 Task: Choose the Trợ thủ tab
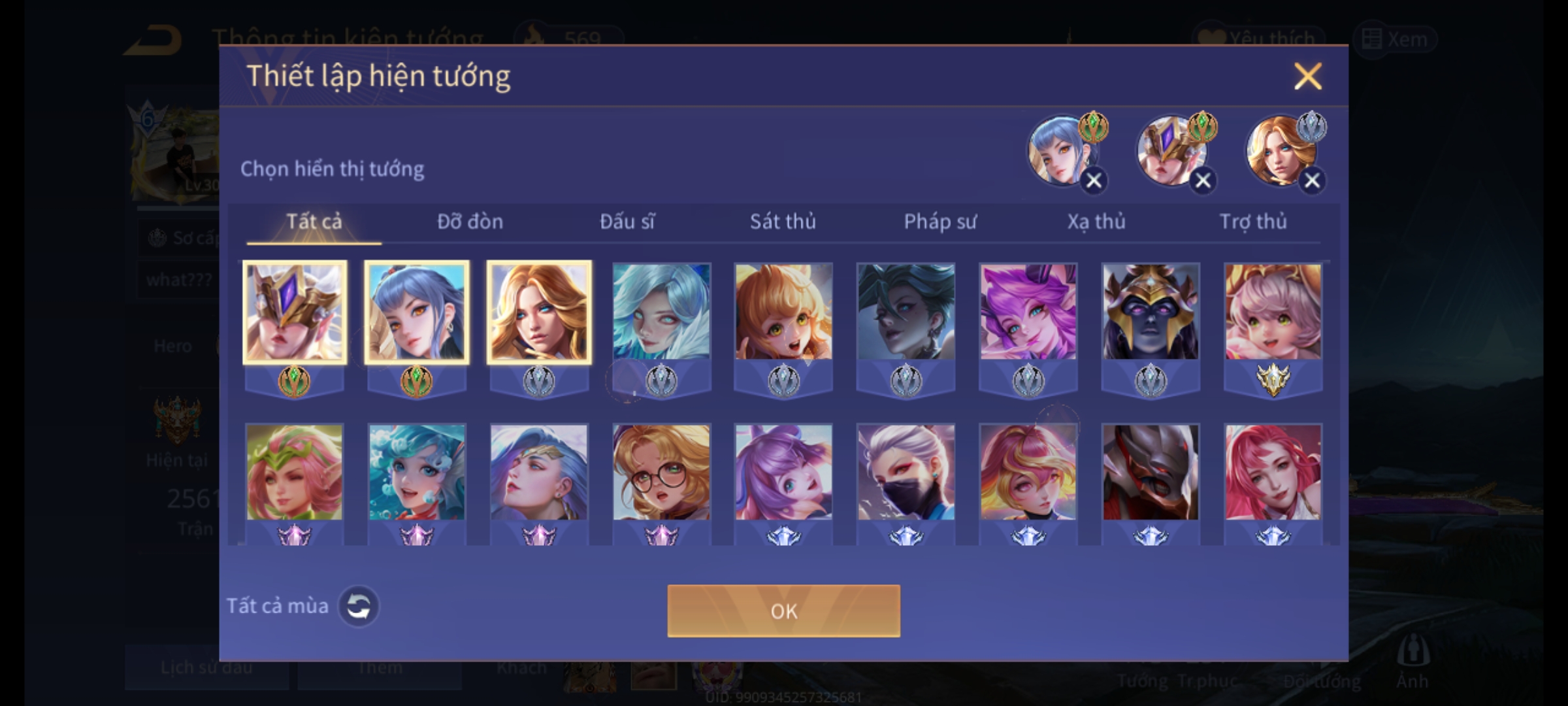point(1253,222)
